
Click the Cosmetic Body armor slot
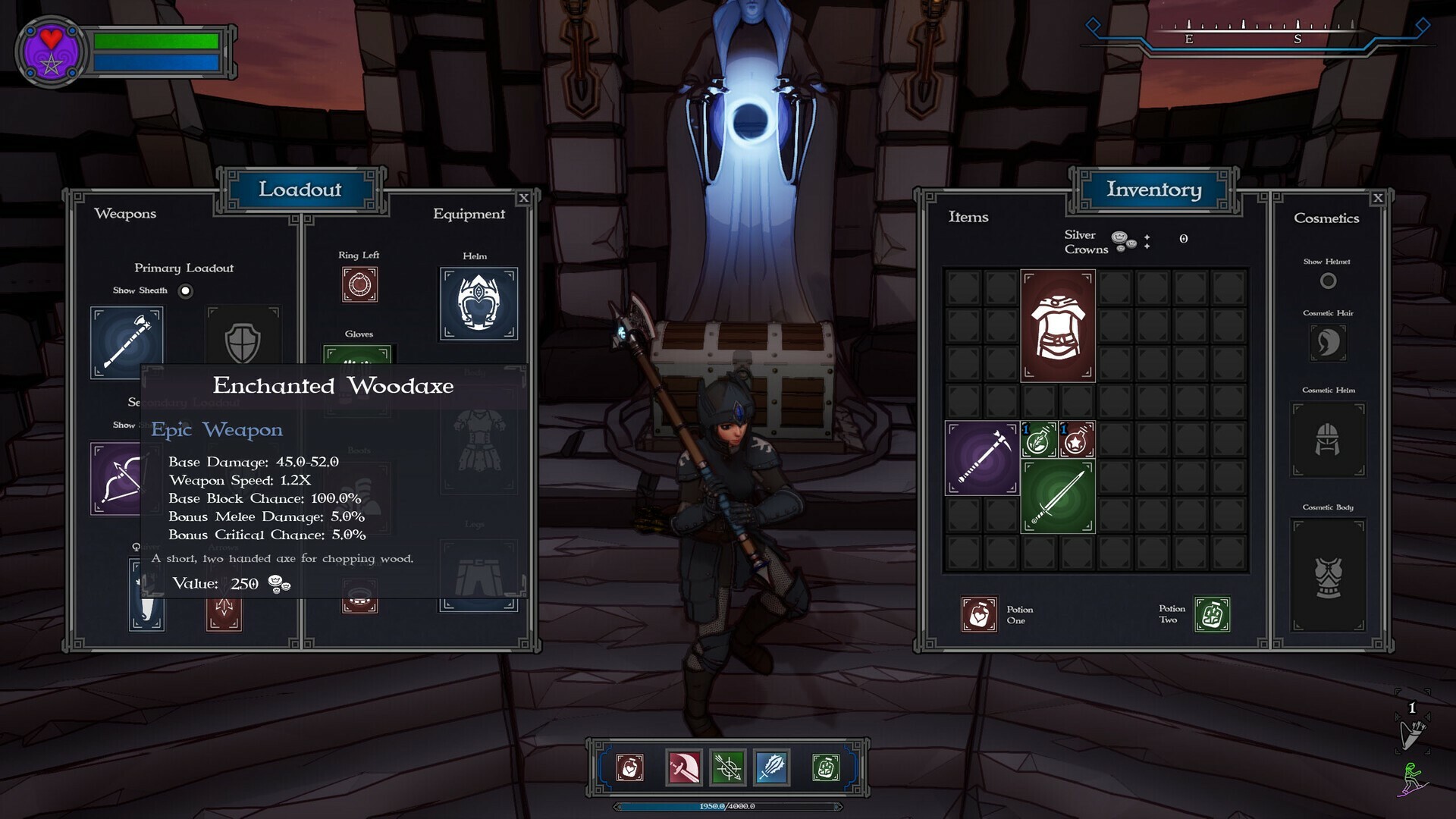pyautogui.click(x=1328, y=573)
